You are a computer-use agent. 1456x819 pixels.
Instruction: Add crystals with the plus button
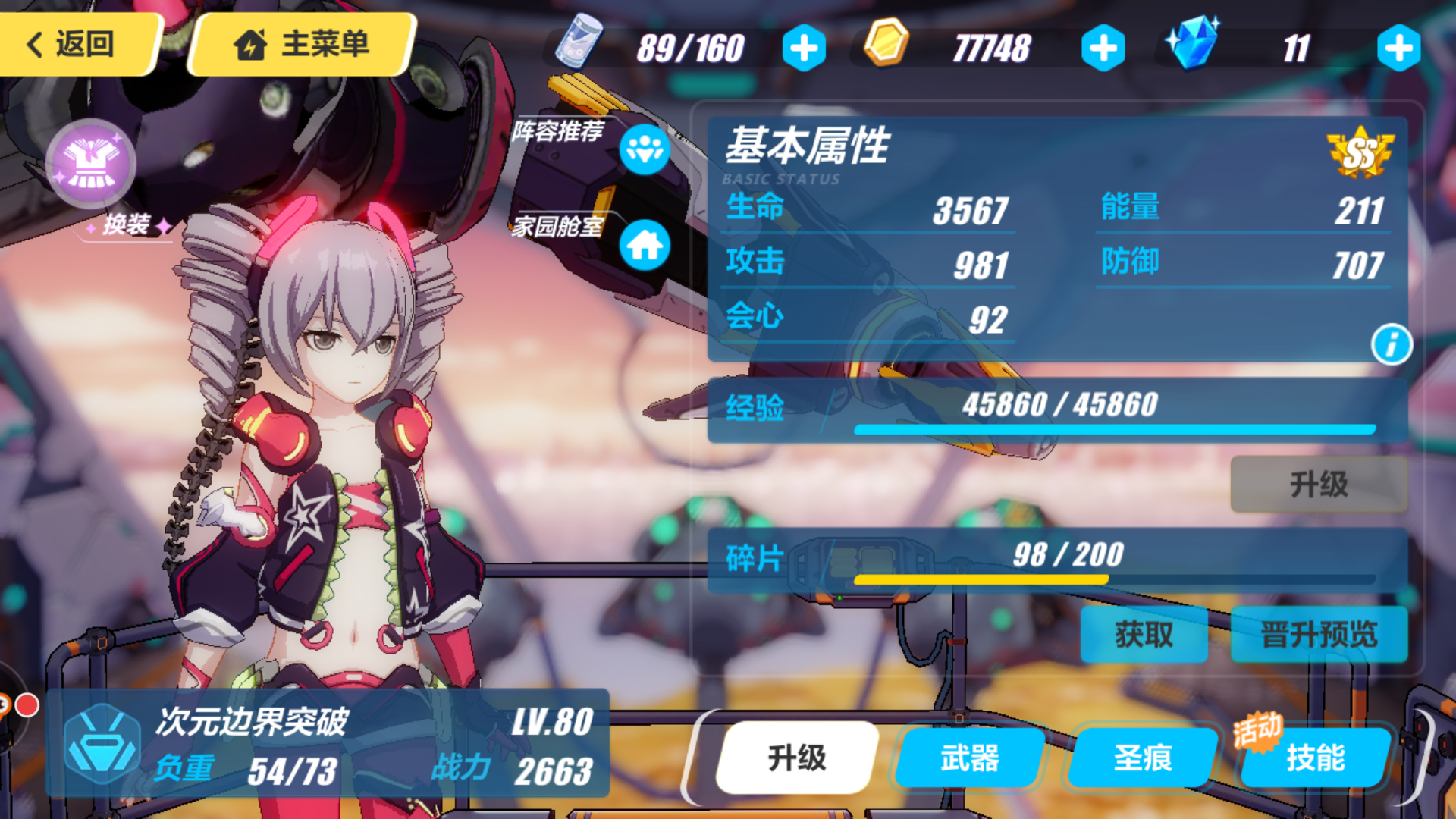[1400, 47]
